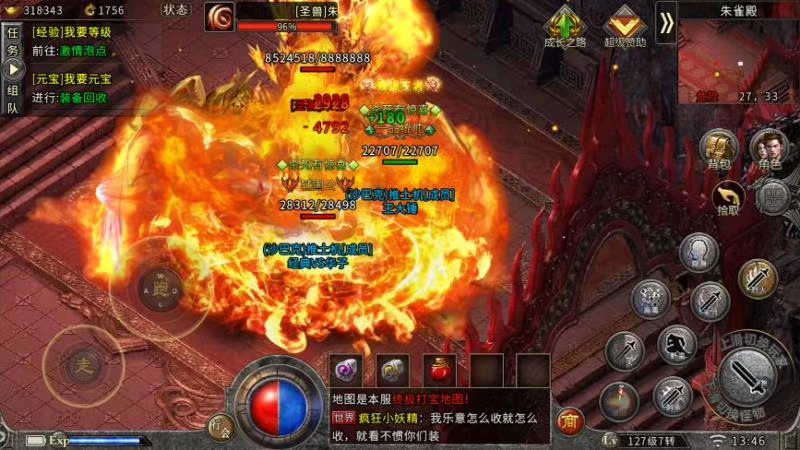Collapse the top icons with the double-arrow button

pos(666,18)
